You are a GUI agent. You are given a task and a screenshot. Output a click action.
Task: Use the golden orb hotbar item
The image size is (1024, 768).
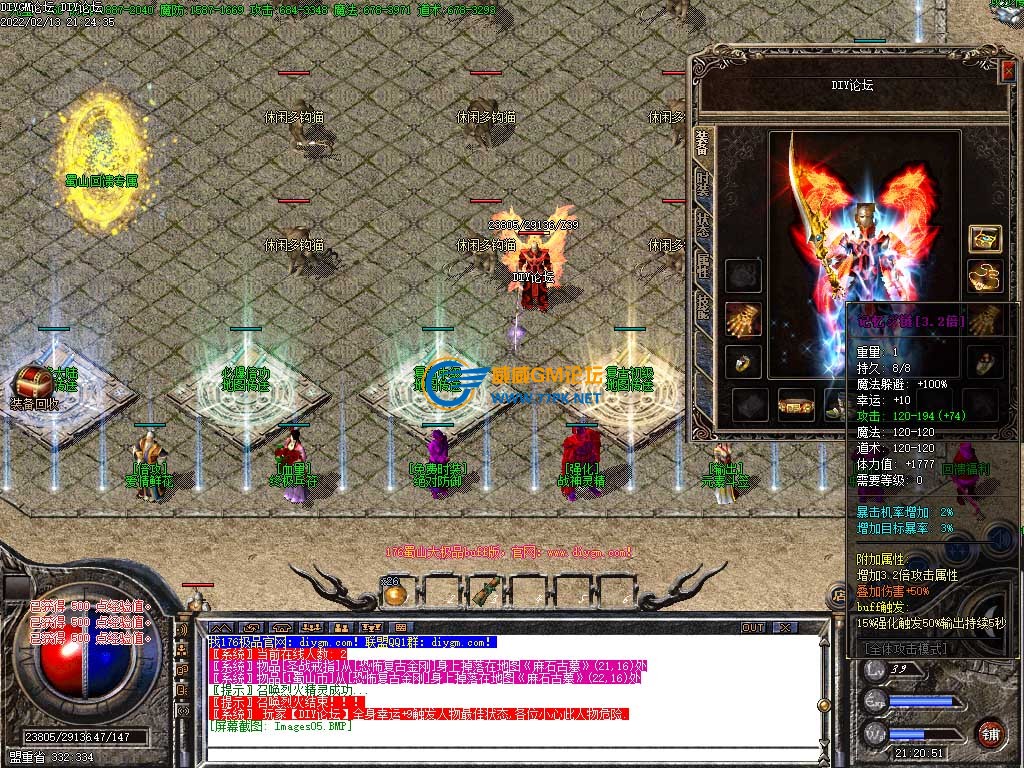coord(395,593)
